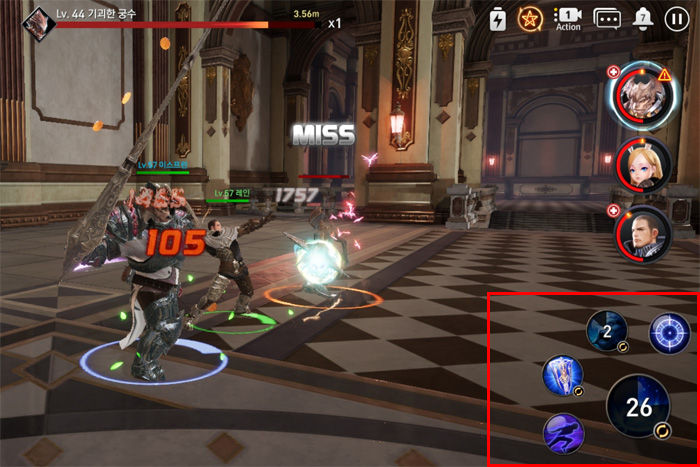Activate the blue magic circle skill

669,333
